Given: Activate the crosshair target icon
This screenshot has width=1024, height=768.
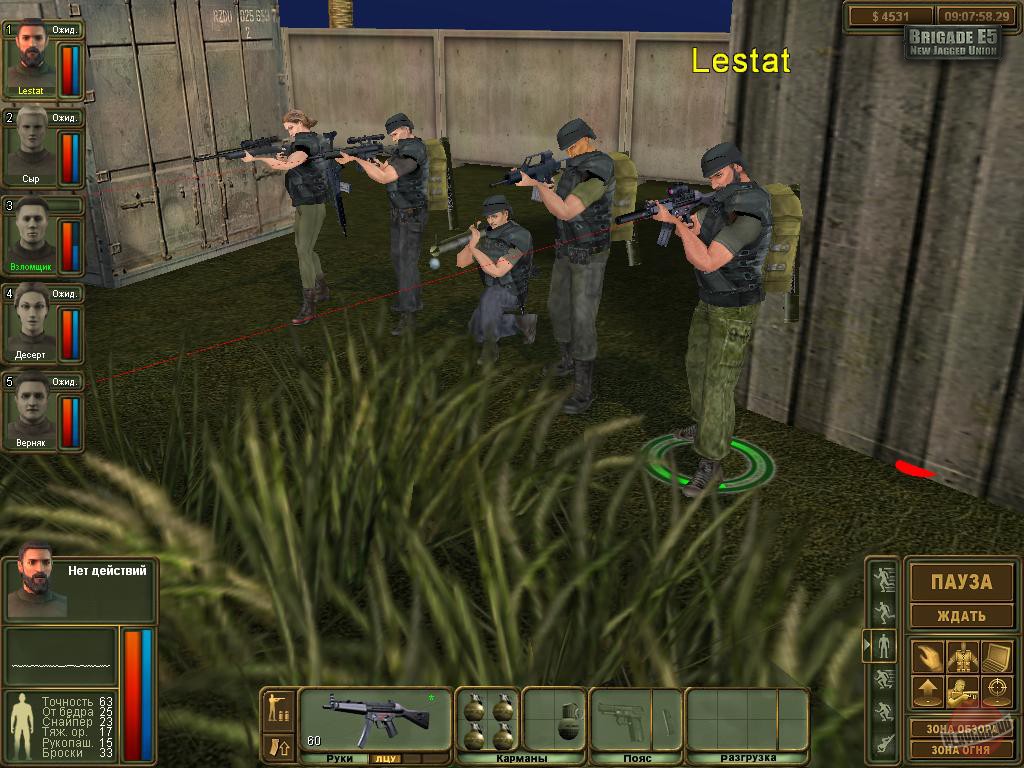Looking at the screenshot, I should 996,690.
